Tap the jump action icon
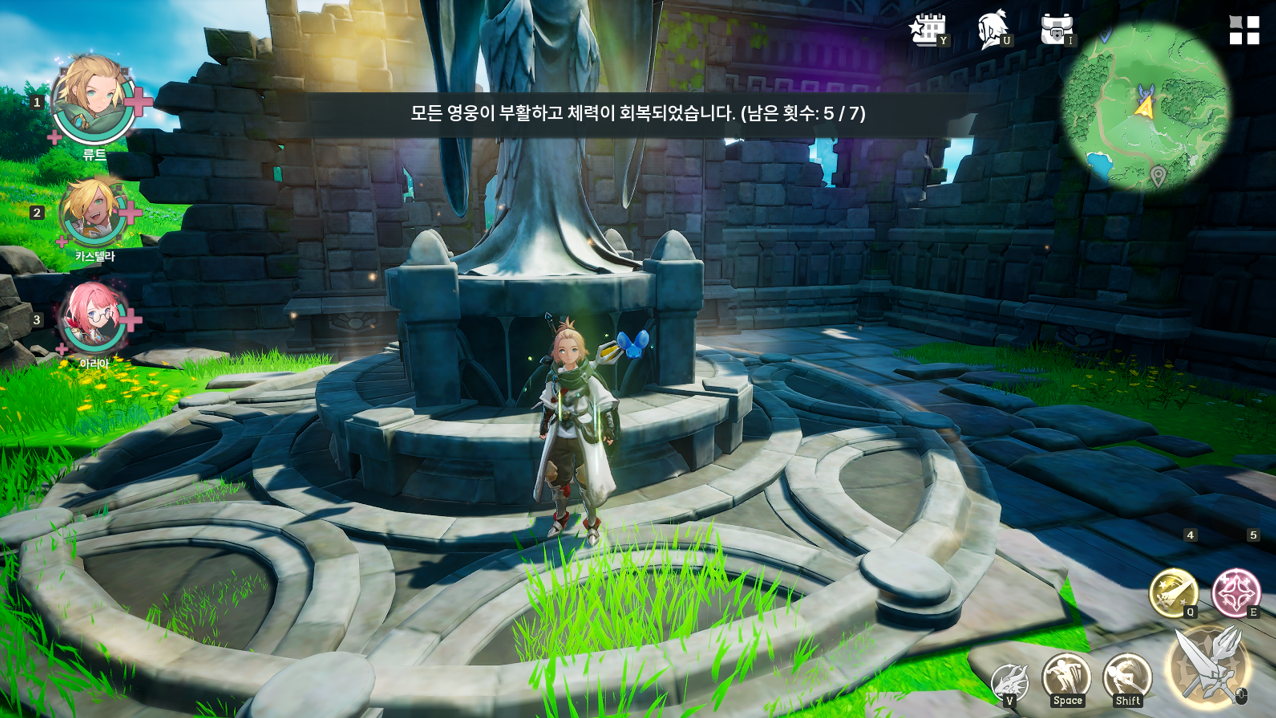Image resolution: width=1276 pixels, height=718 pixels. click(x=1066, y=677)
